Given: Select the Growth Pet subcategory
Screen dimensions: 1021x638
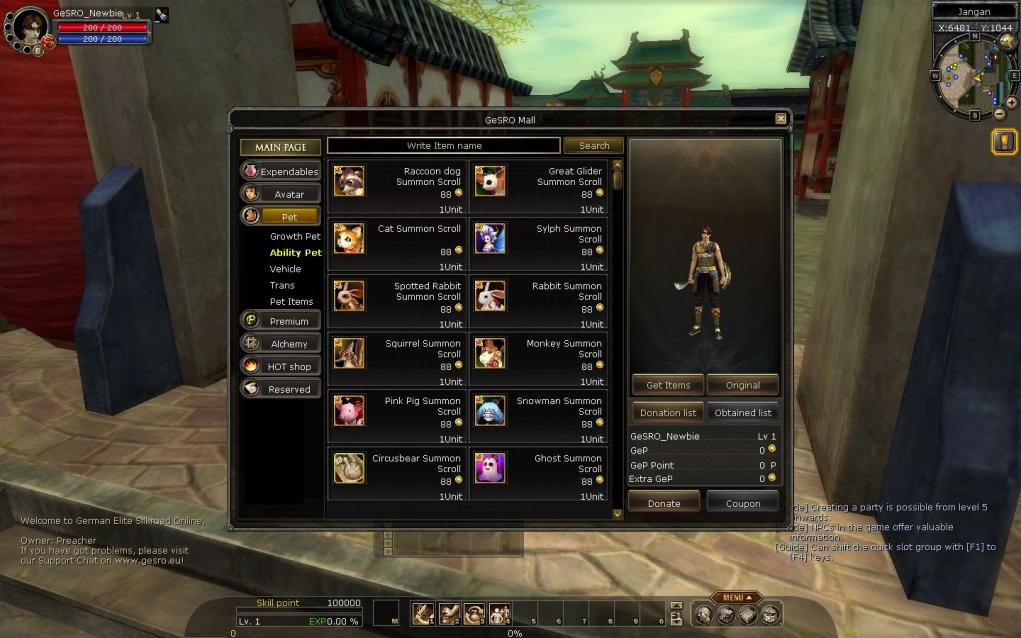Looking at the screenshot, I should click(x=295, y=237).
